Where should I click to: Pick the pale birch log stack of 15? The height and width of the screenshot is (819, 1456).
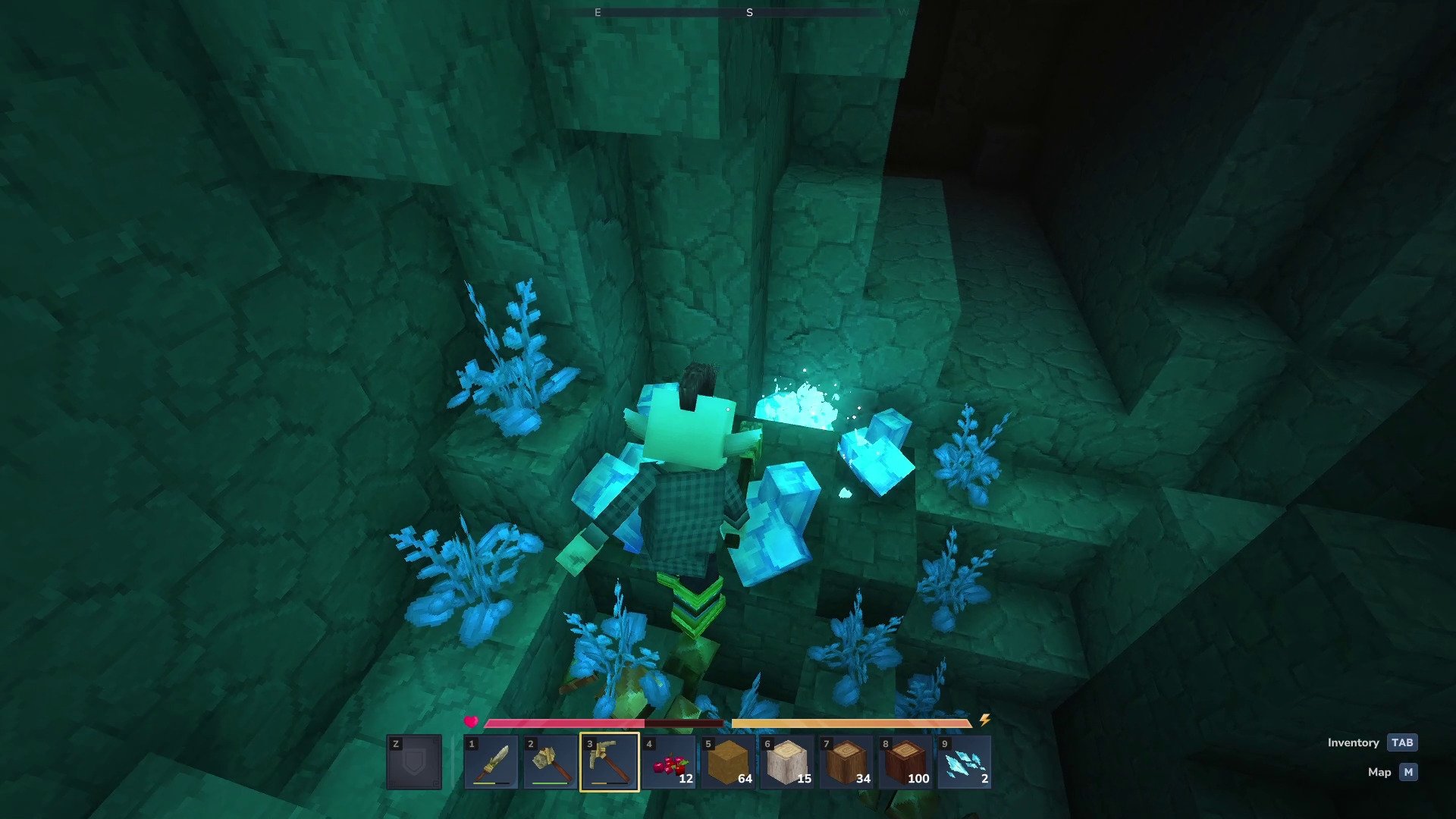click(x=787, y=762)
